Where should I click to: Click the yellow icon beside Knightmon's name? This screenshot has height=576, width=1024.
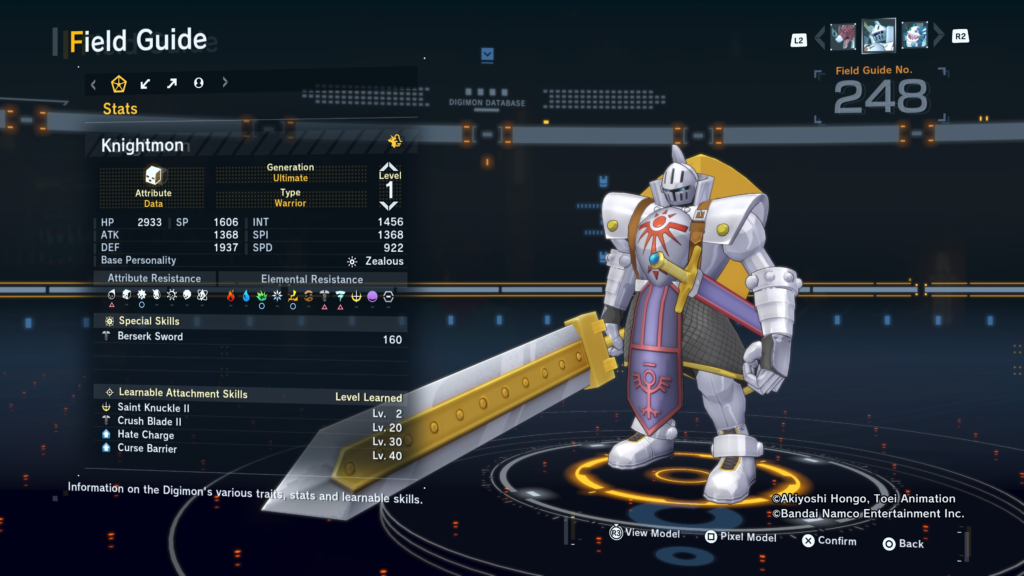pyautogui.click(x=395, y=142)
